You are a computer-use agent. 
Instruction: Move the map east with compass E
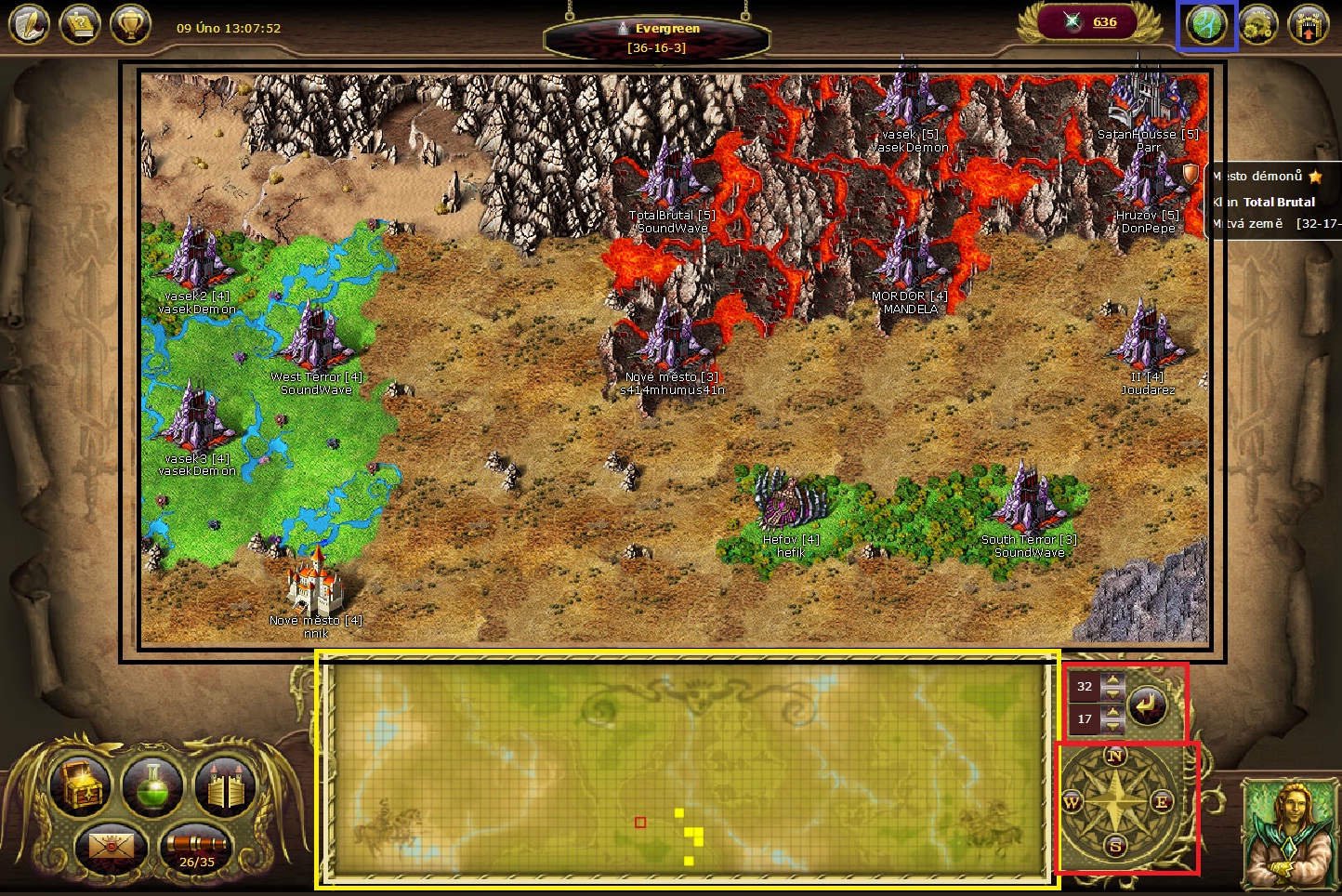pos(1162,801)
